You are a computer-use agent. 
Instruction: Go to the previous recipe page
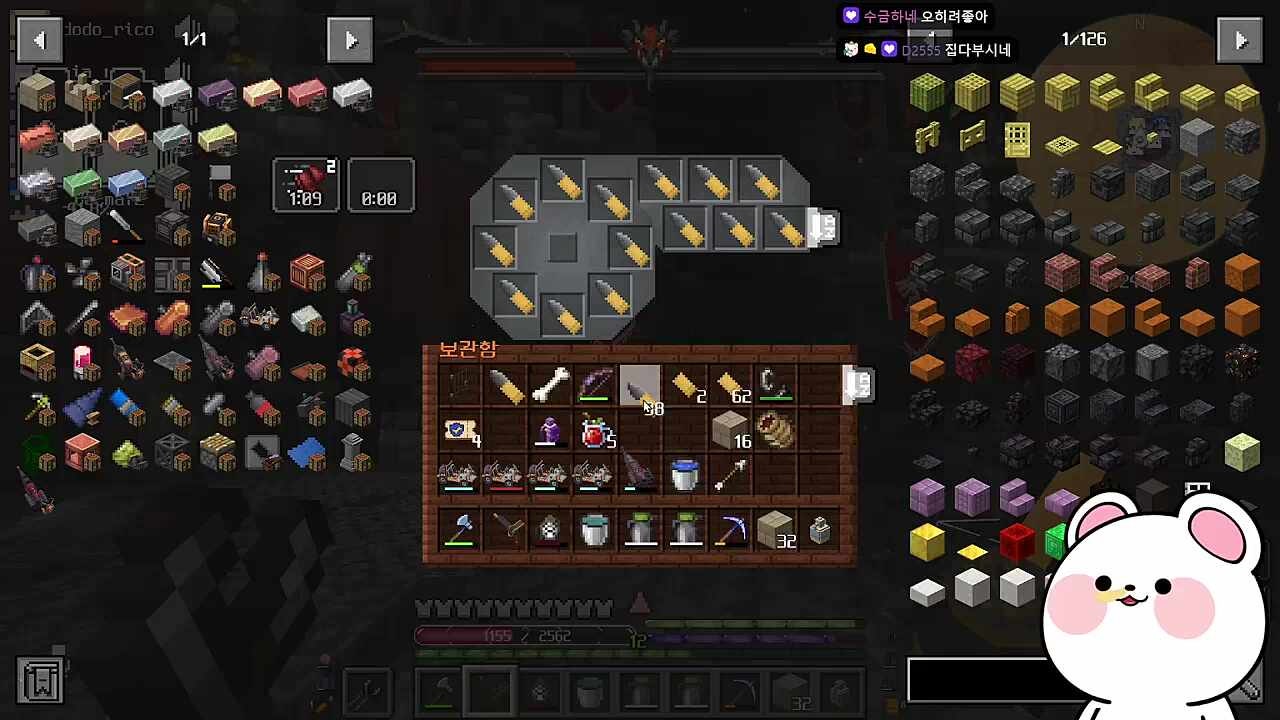point(40,41)
